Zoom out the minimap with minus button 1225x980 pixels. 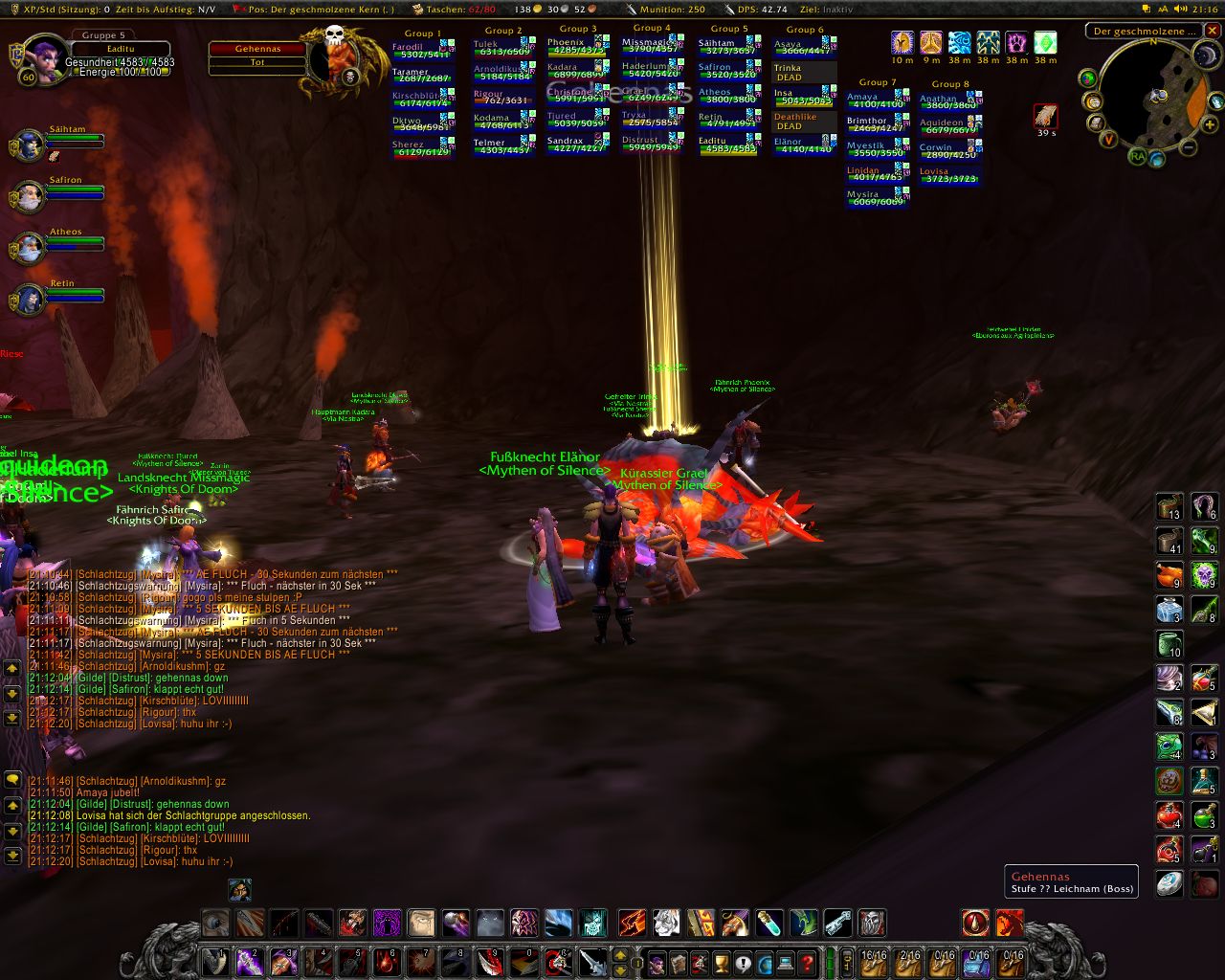coord(1188,147)
